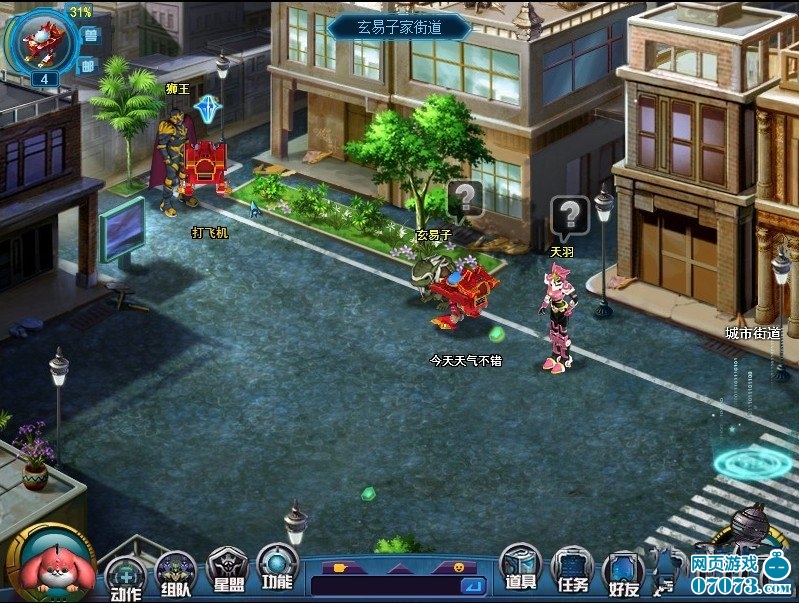Click the 玄易子家街道 location banner

399,28
